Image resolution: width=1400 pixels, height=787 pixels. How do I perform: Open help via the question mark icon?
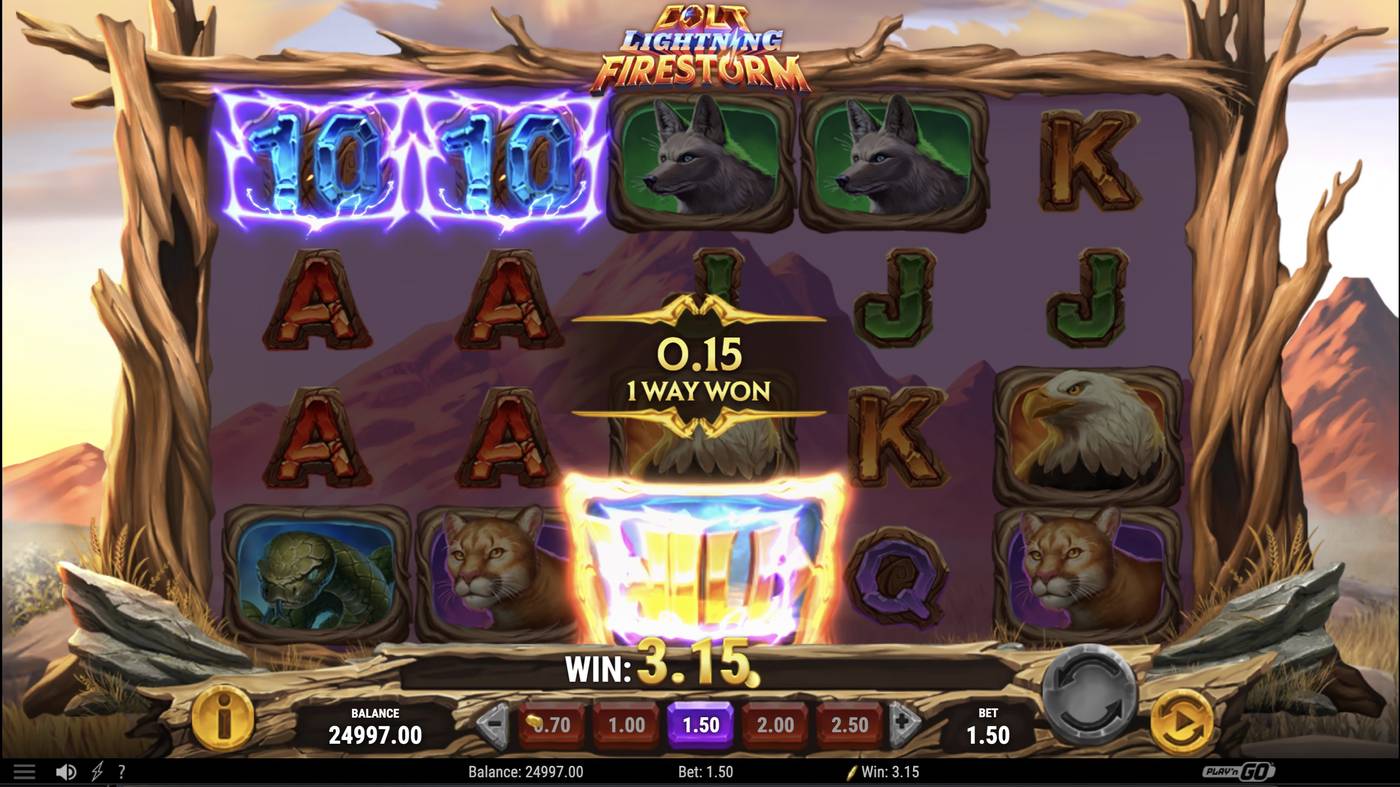click(x=122, y=771)
